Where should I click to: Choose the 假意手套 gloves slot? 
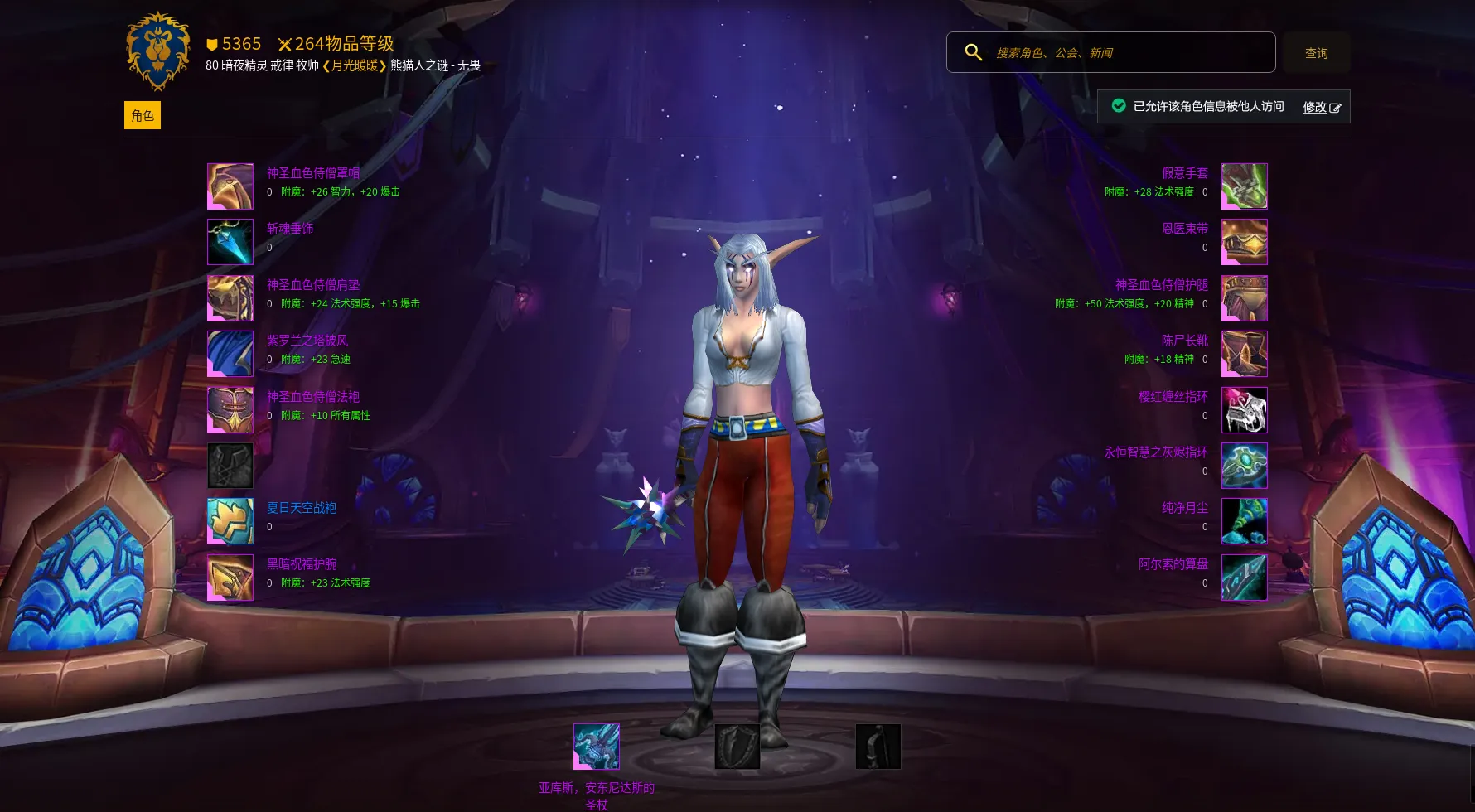coord(1244,186)
